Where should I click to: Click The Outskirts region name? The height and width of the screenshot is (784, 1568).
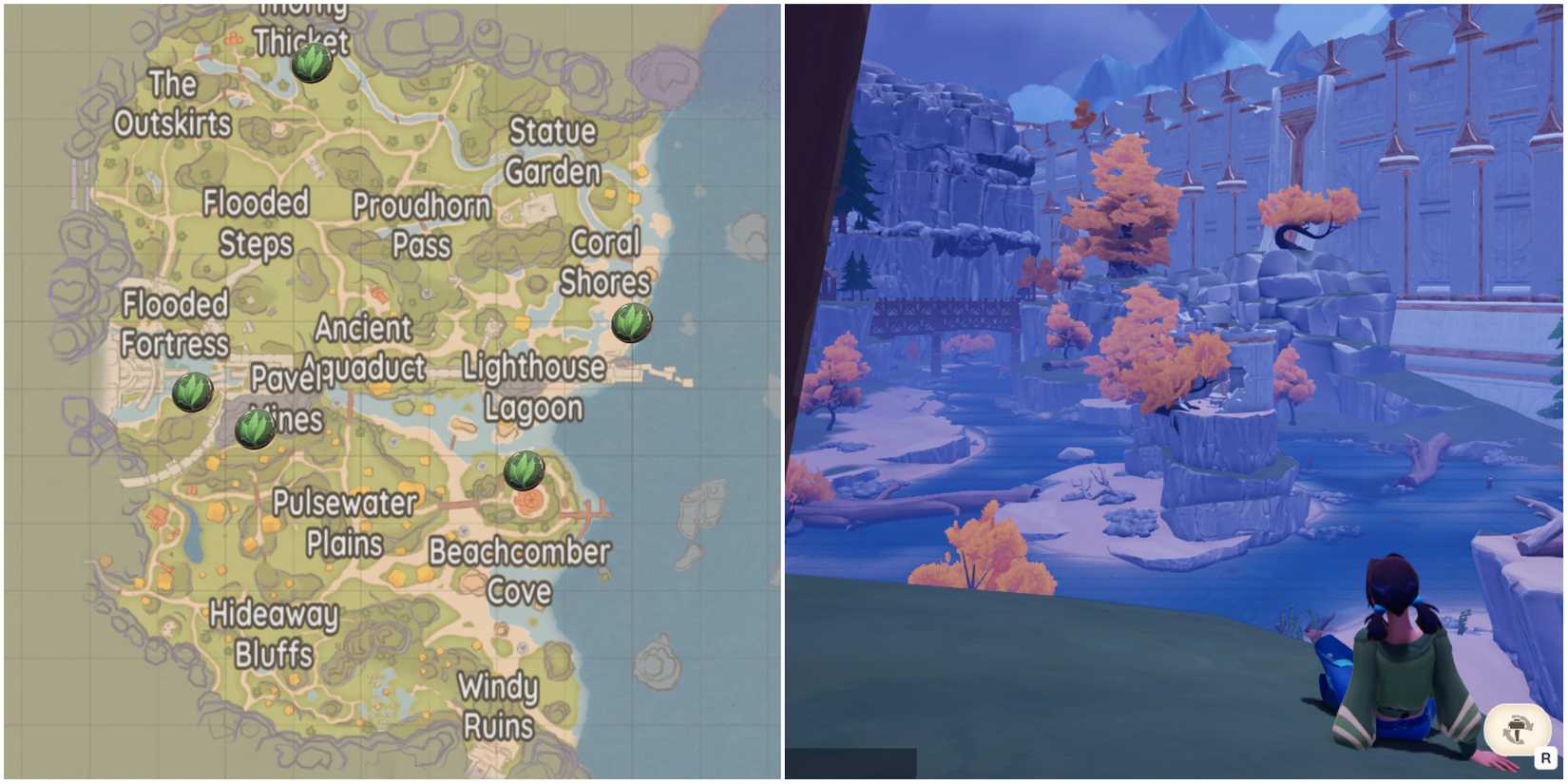pos(173,105)
